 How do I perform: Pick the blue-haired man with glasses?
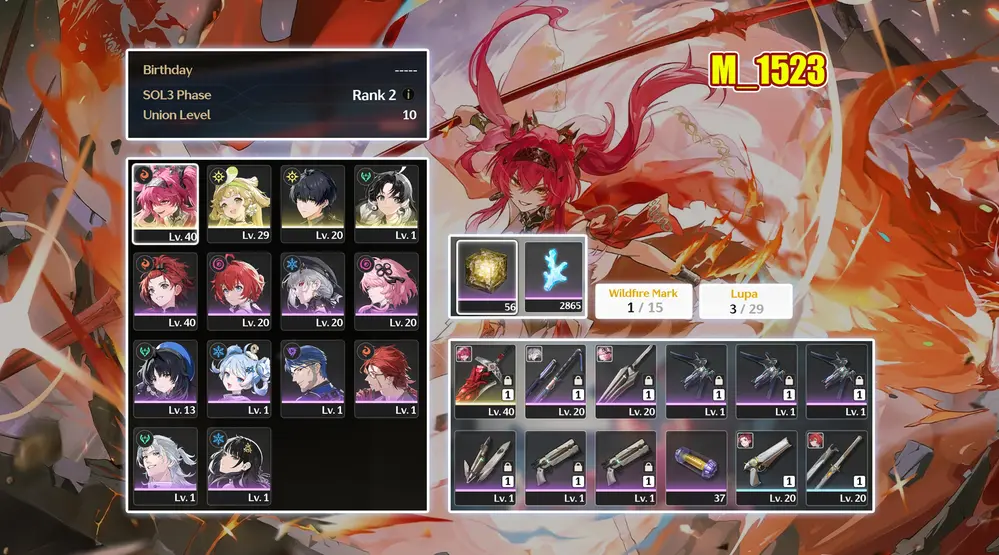tap(313, 378)
